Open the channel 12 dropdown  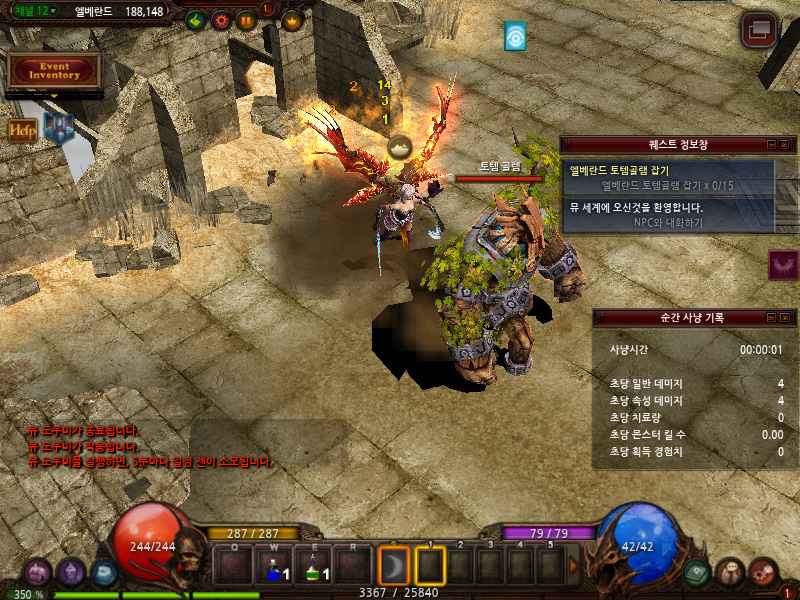[x=36, y=11]
